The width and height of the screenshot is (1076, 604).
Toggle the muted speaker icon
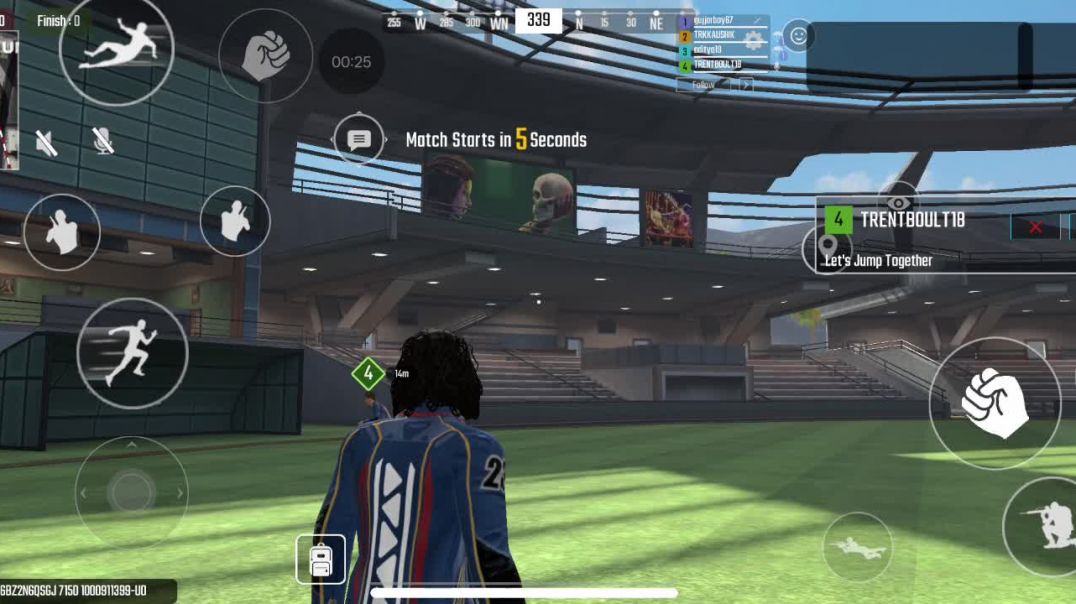(x=46, y=142)
